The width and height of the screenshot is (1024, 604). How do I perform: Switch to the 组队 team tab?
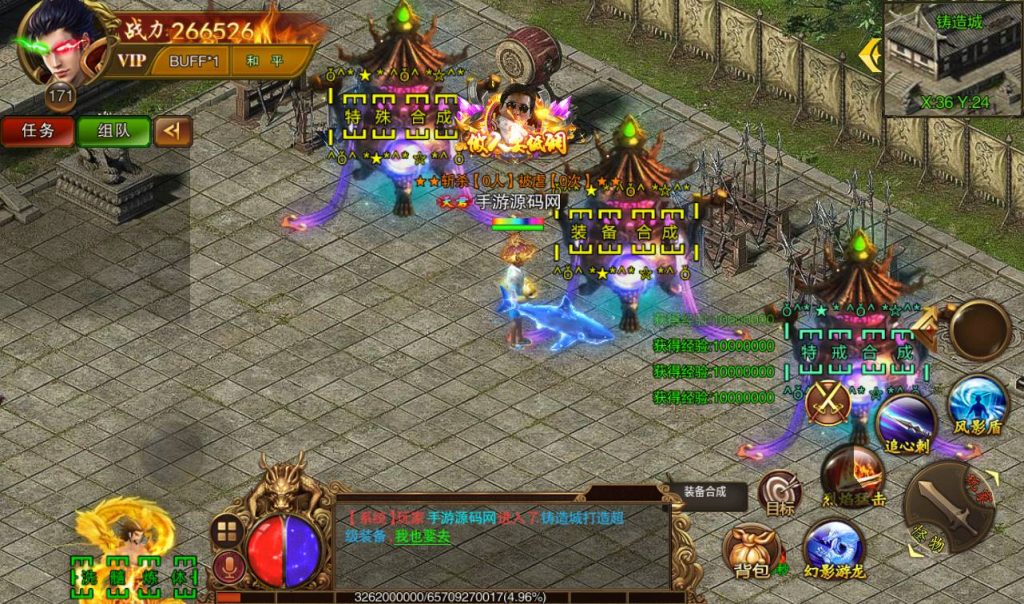112,131
